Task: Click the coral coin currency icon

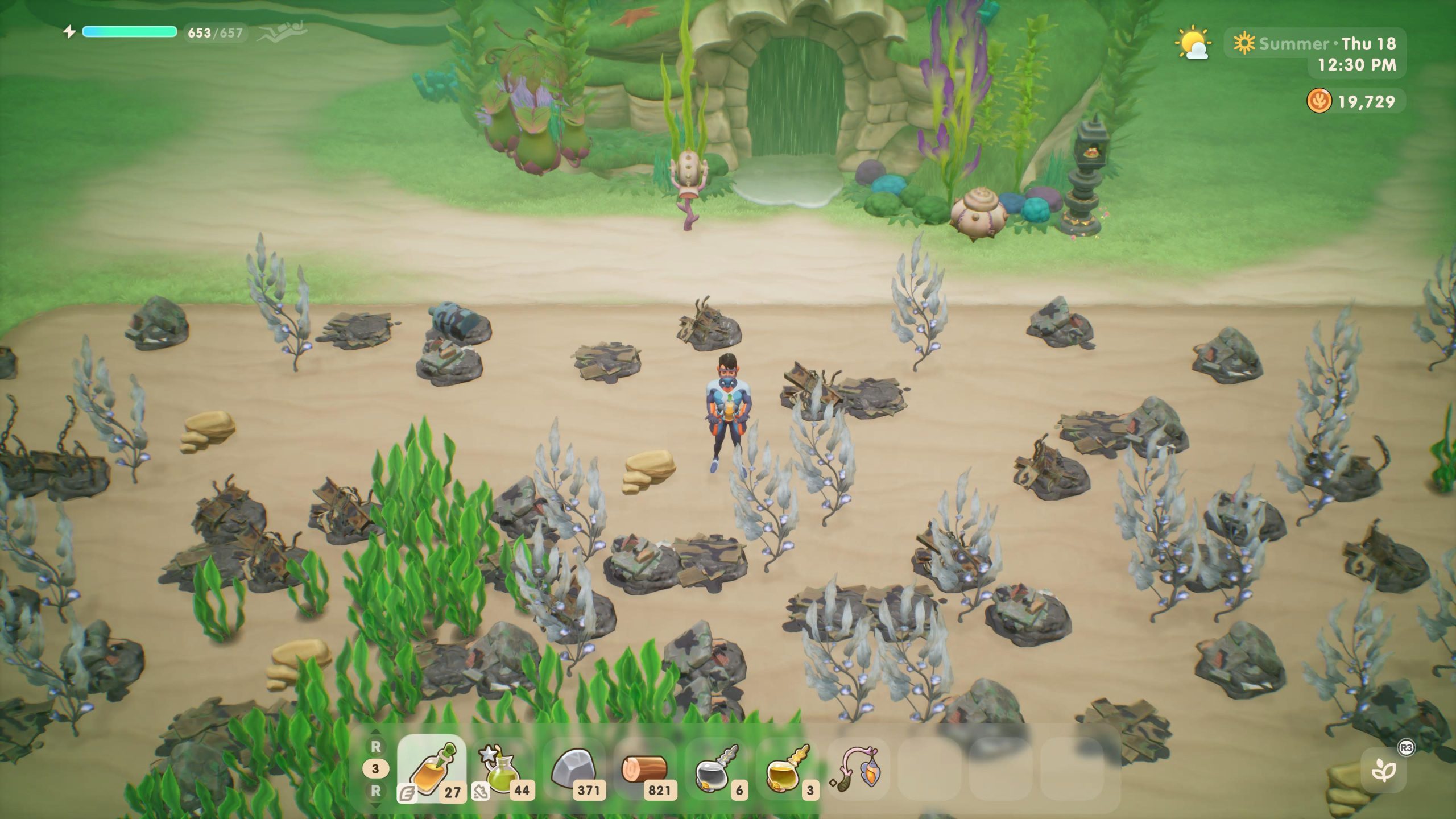Action: 1319,102
